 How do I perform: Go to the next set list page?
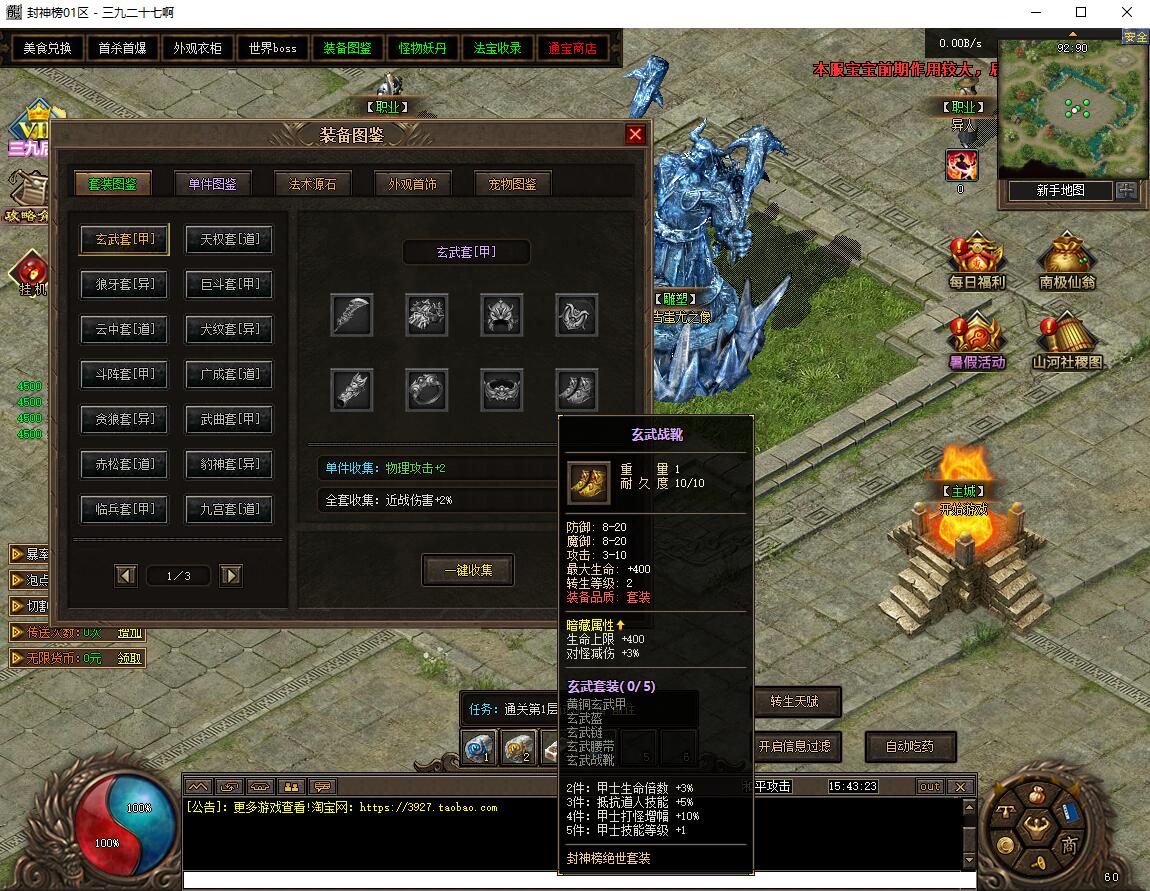(231, 575)
